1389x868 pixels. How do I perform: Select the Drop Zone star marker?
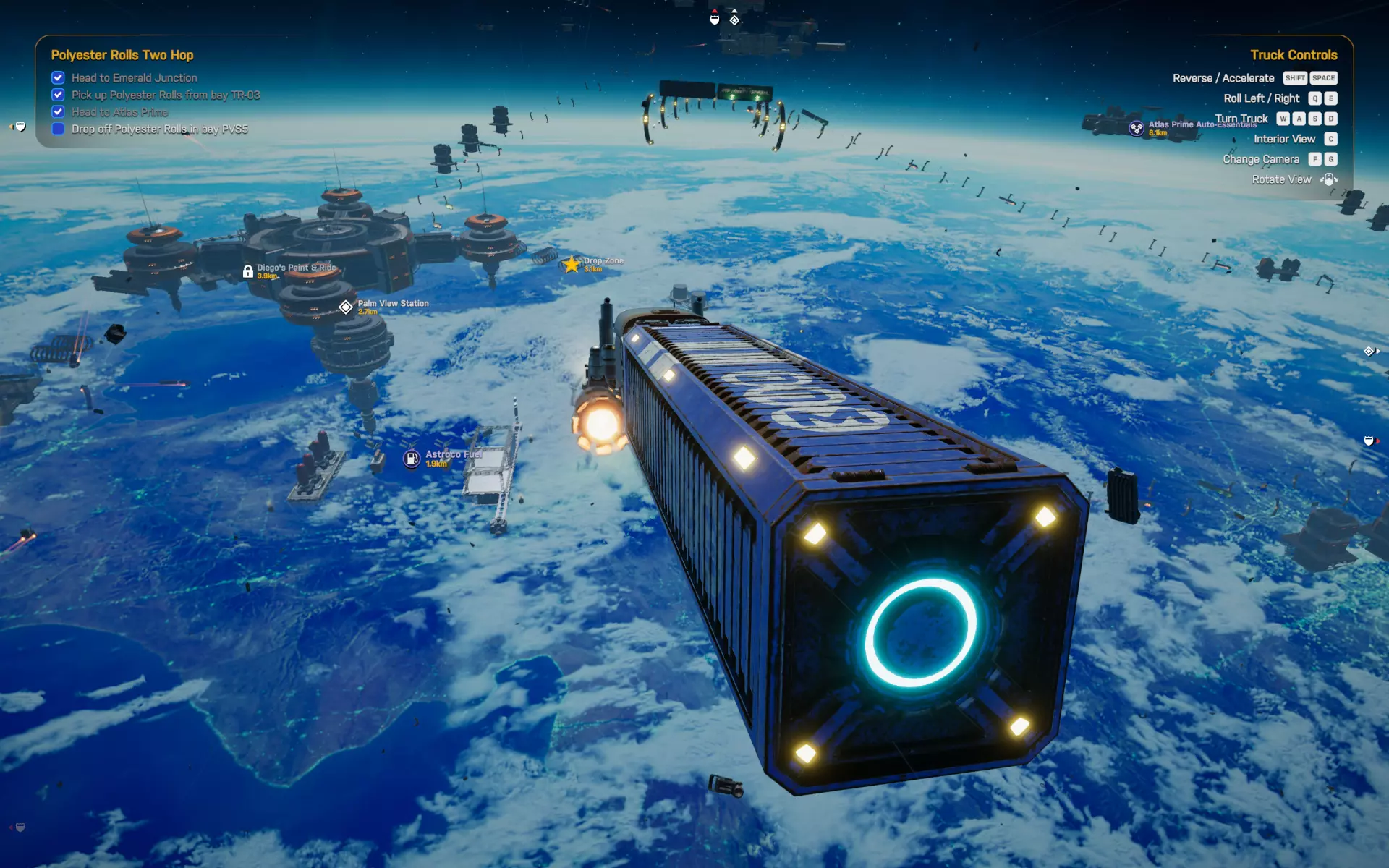point(572,264)
